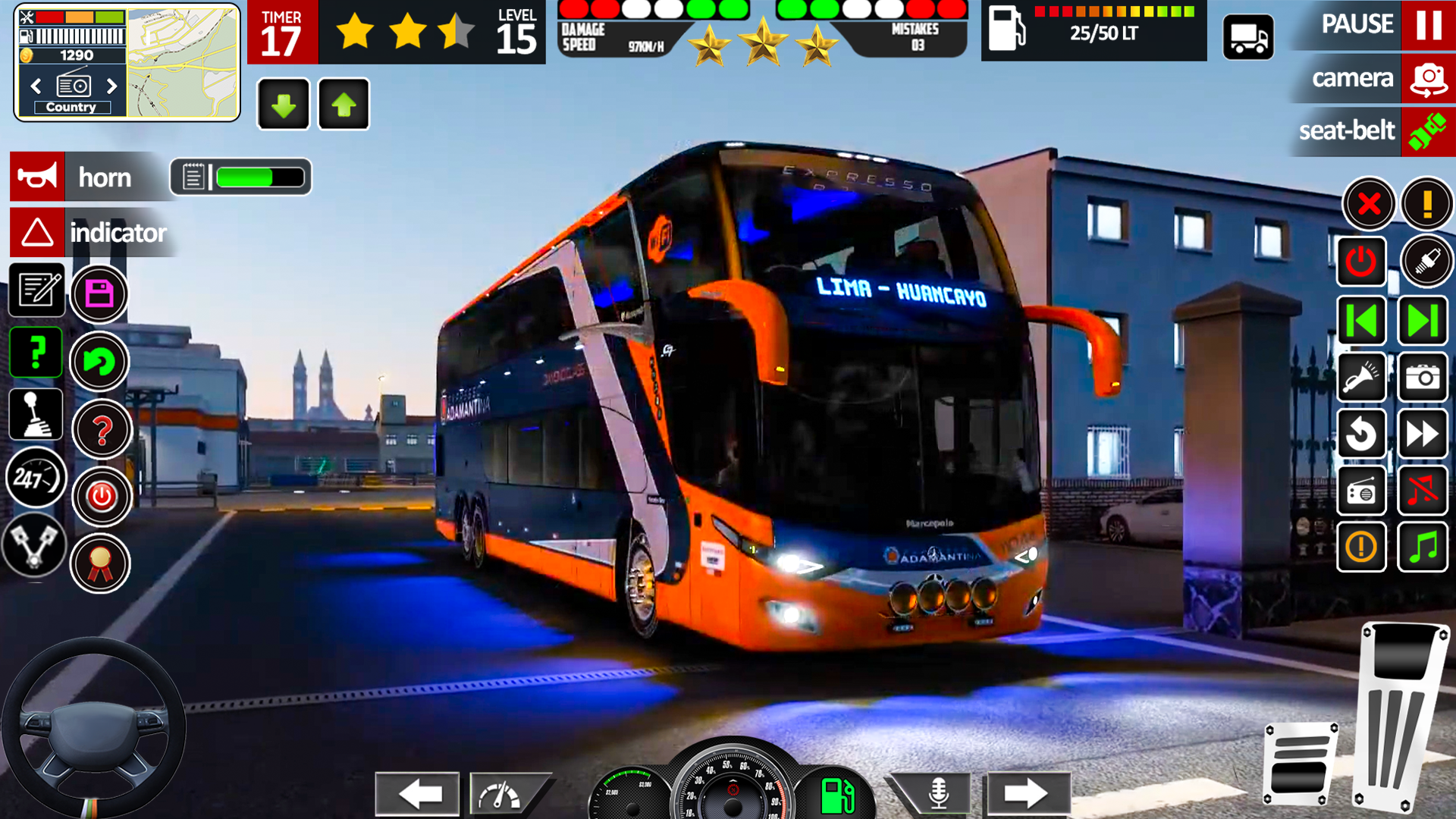Viewport: 1456px width, 819px height.
Task: Click the red X close button
Action: click(1368, 204)
